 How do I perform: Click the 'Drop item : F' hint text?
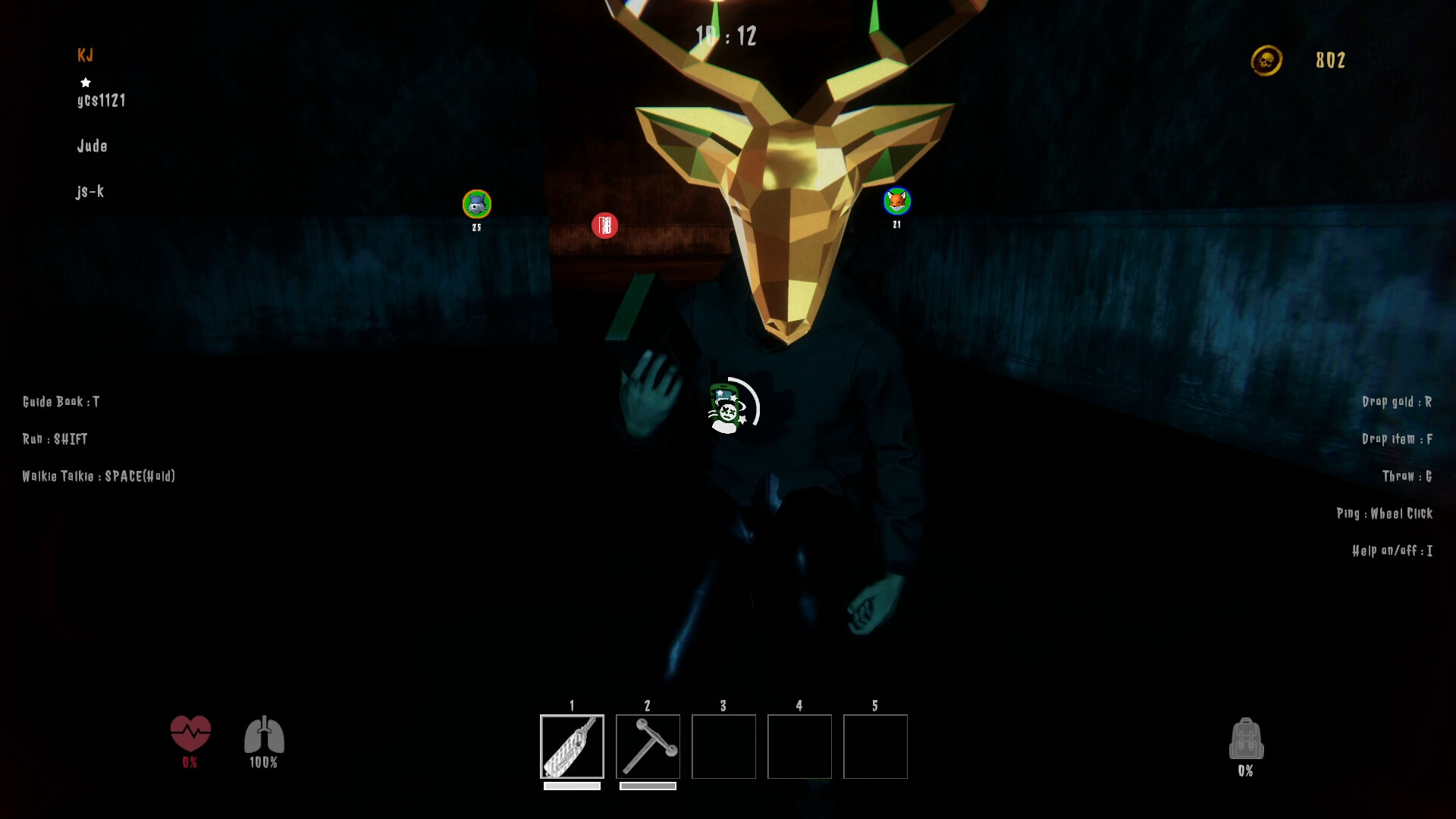click(1396, 439)
